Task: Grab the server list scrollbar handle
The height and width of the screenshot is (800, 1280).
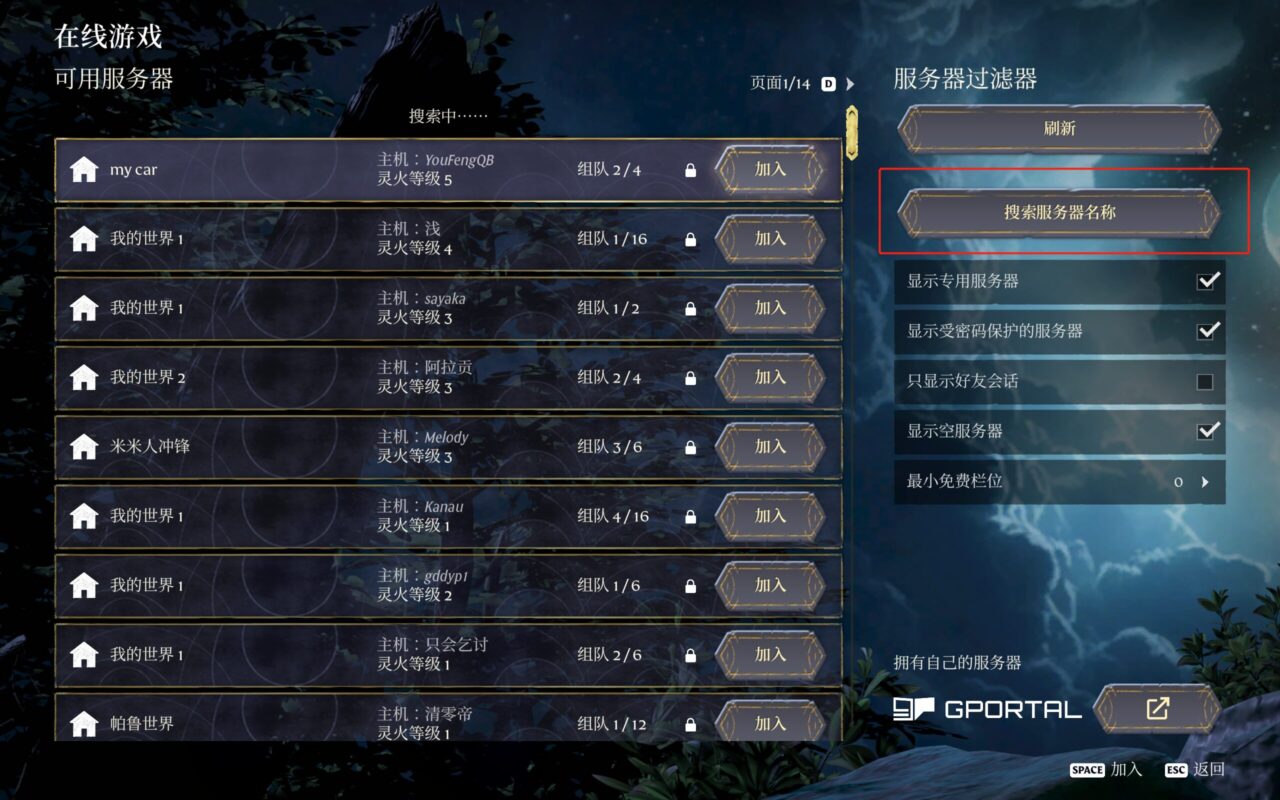Action: pos(852,132)
